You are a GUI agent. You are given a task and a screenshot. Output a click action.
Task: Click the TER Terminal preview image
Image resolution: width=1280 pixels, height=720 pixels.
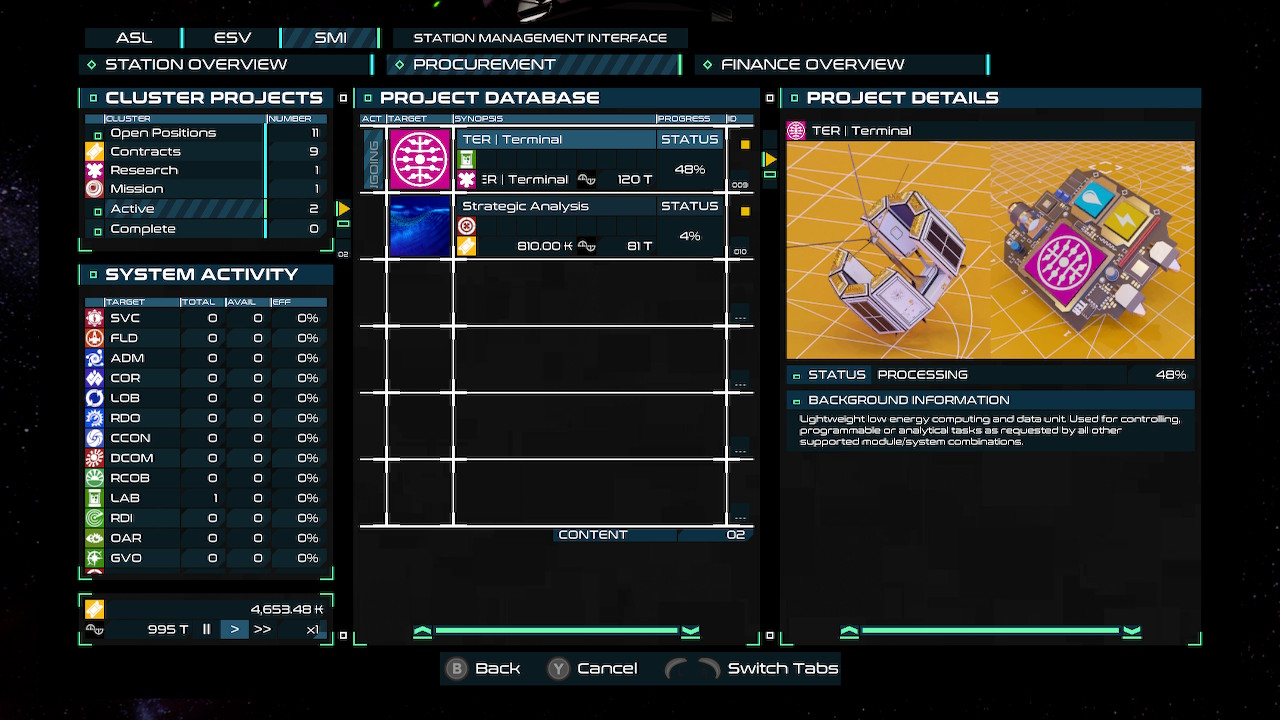tap(990, 250)
